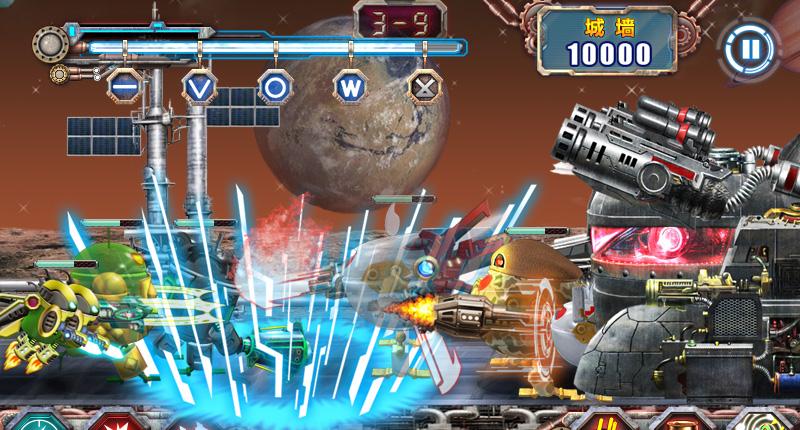
Task: Activate the horizontal dash gesture skill
Action: (x=123, y=85)
